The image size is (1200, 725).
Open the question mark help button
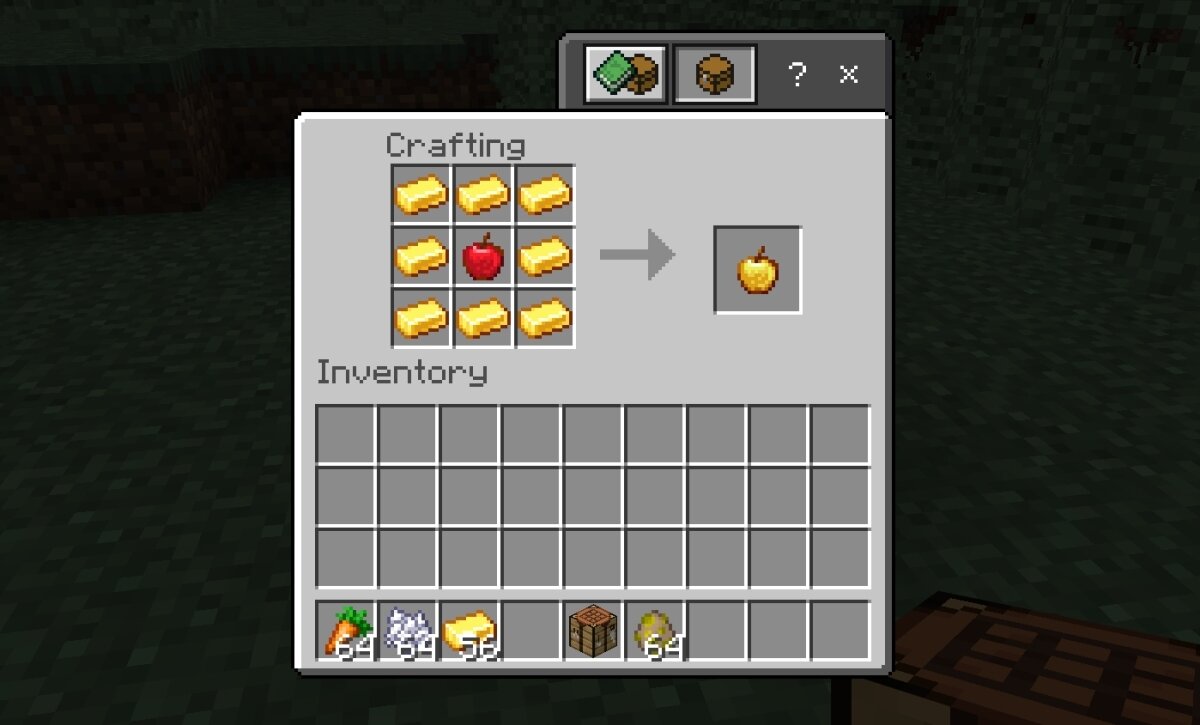796,73
